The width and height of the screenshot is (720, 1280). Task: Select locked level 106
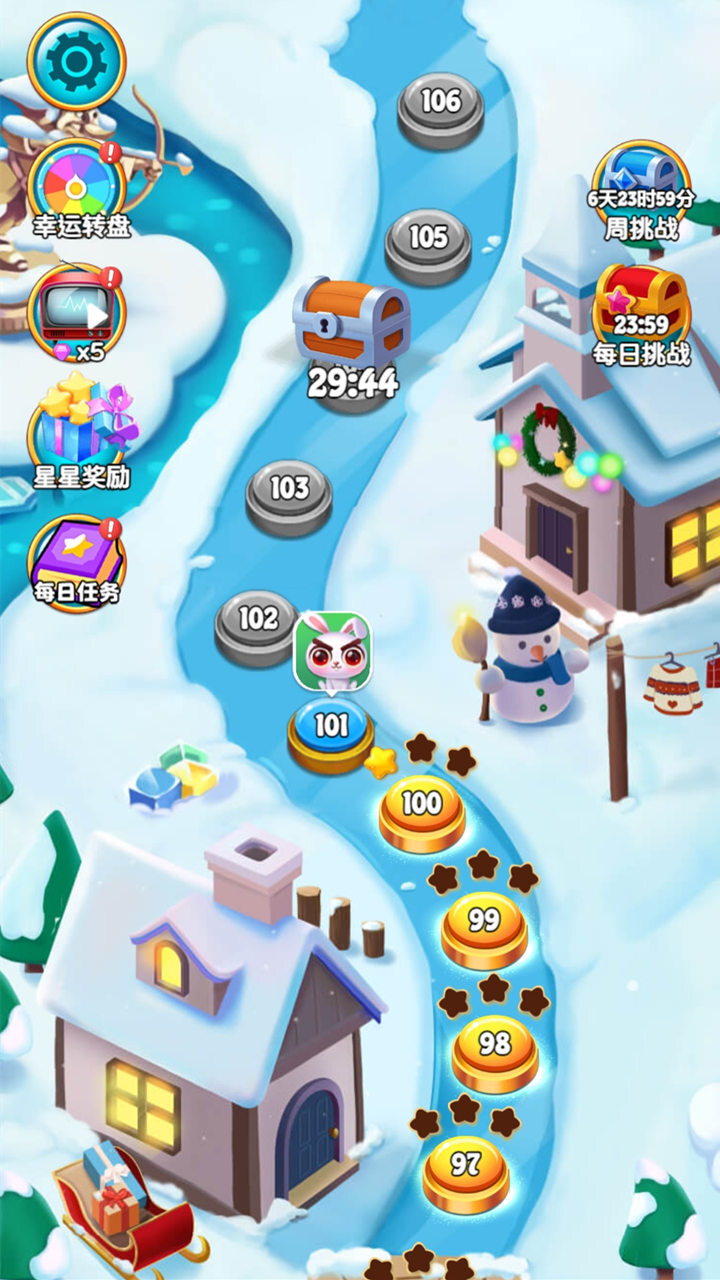(x=440, y=105)
